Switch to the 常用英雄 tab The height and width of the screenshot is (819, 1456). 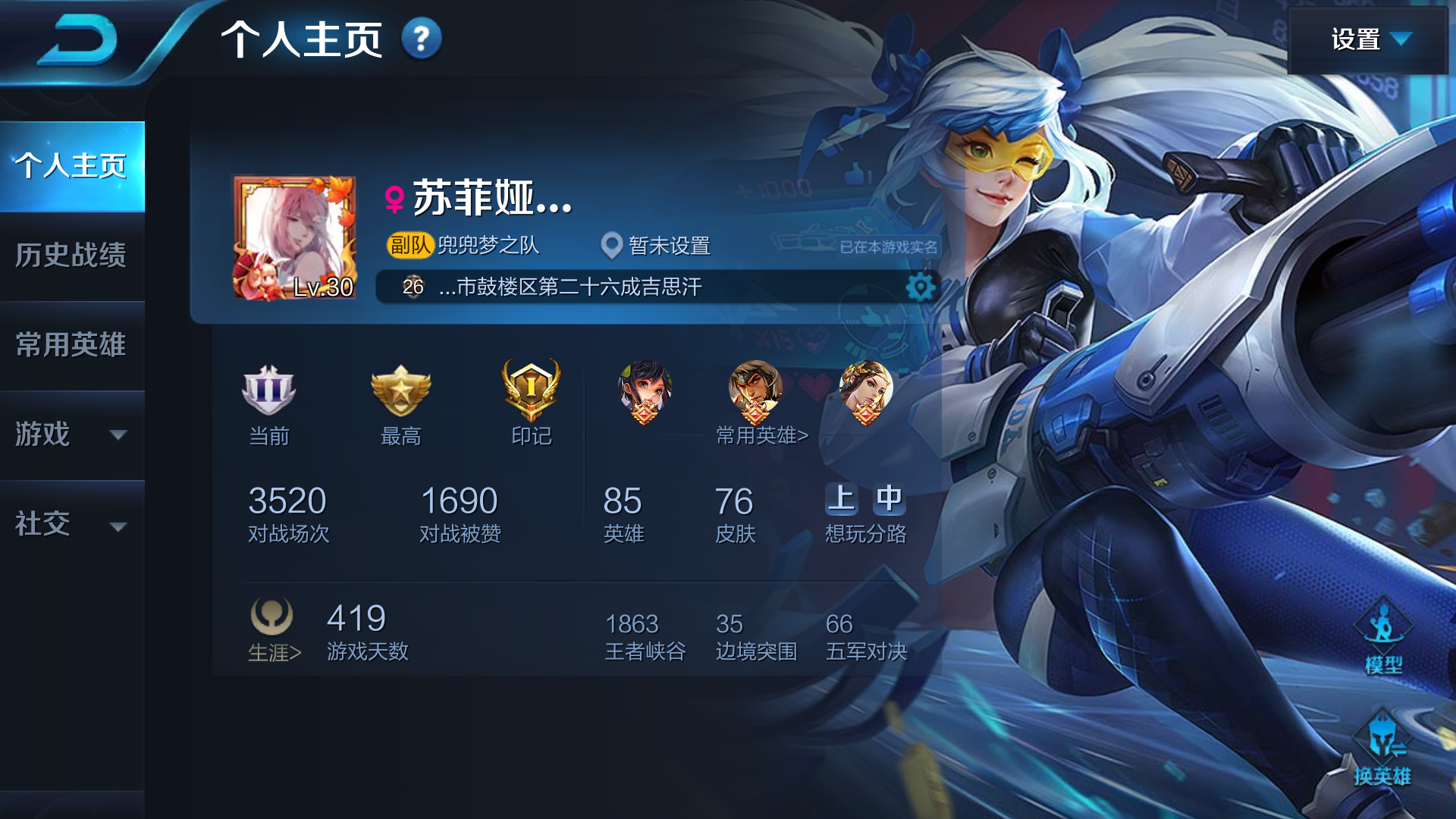[72, 347]
